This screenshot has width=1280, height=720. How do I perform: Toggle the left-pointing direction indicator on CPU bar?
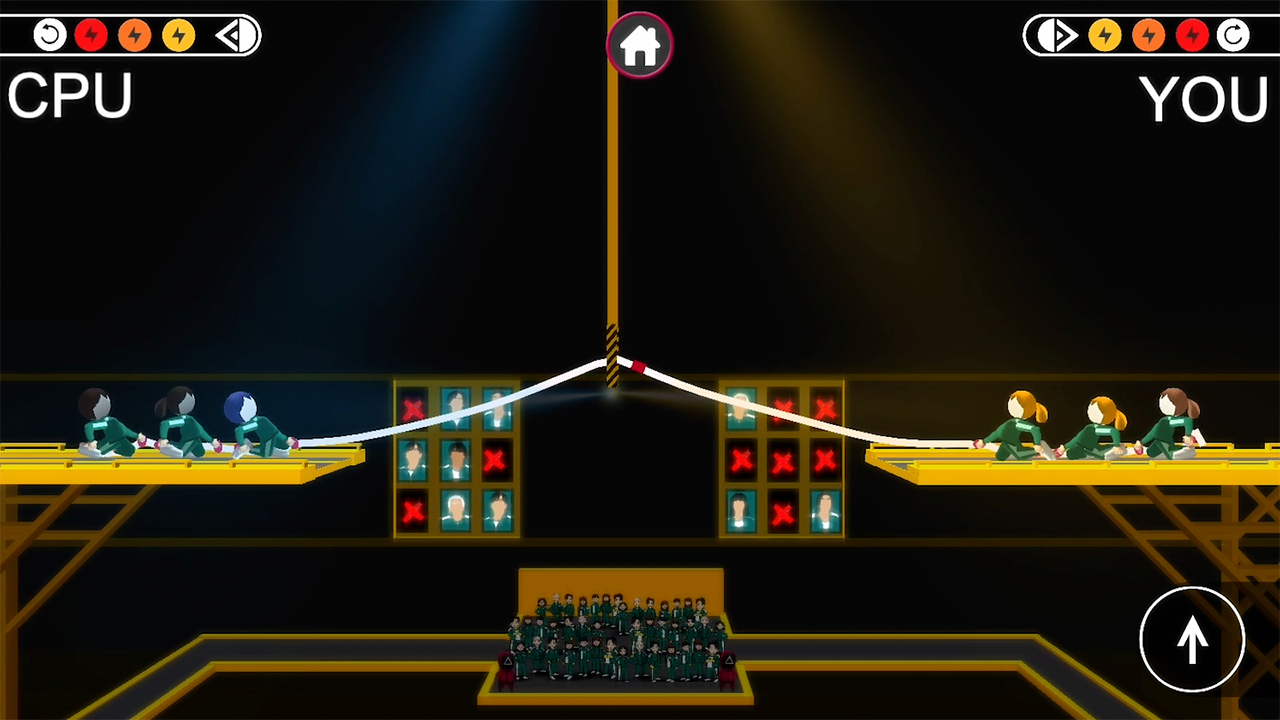point(230,35)
